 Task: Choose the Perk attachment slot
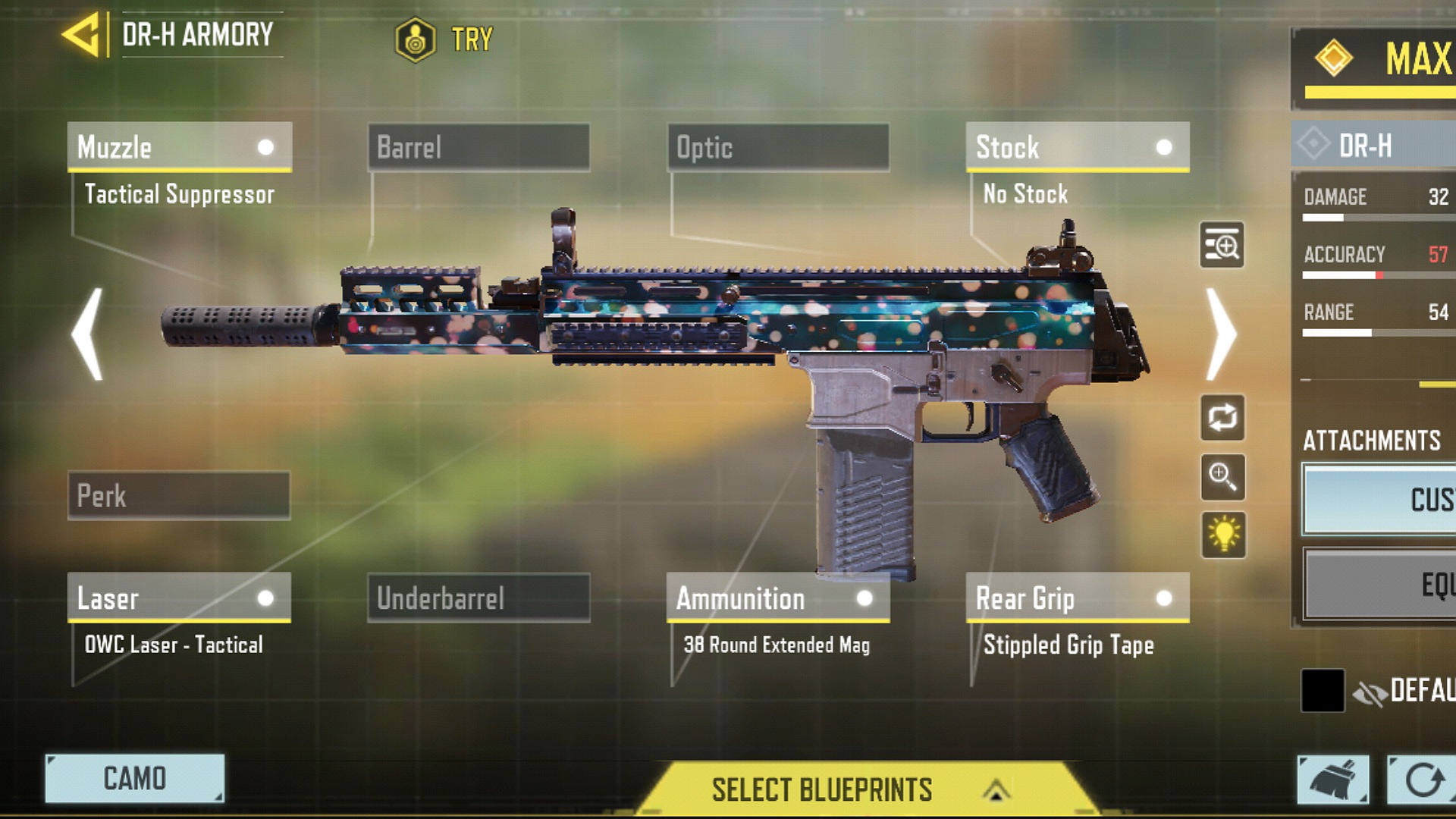179,496
